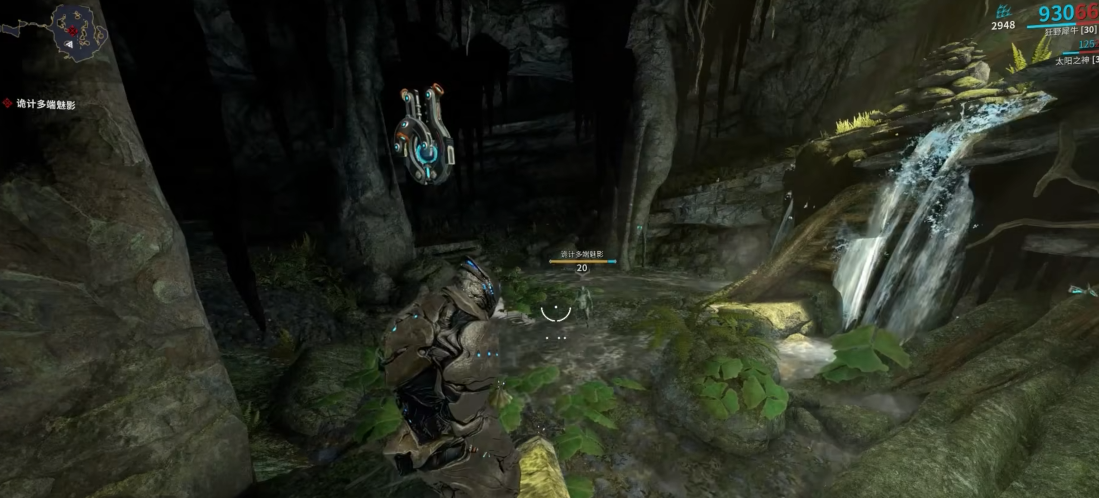Select the 太阳之神 companion name label
Viewport: 1099px width, 498px height.
click(x=1073, y=61)
